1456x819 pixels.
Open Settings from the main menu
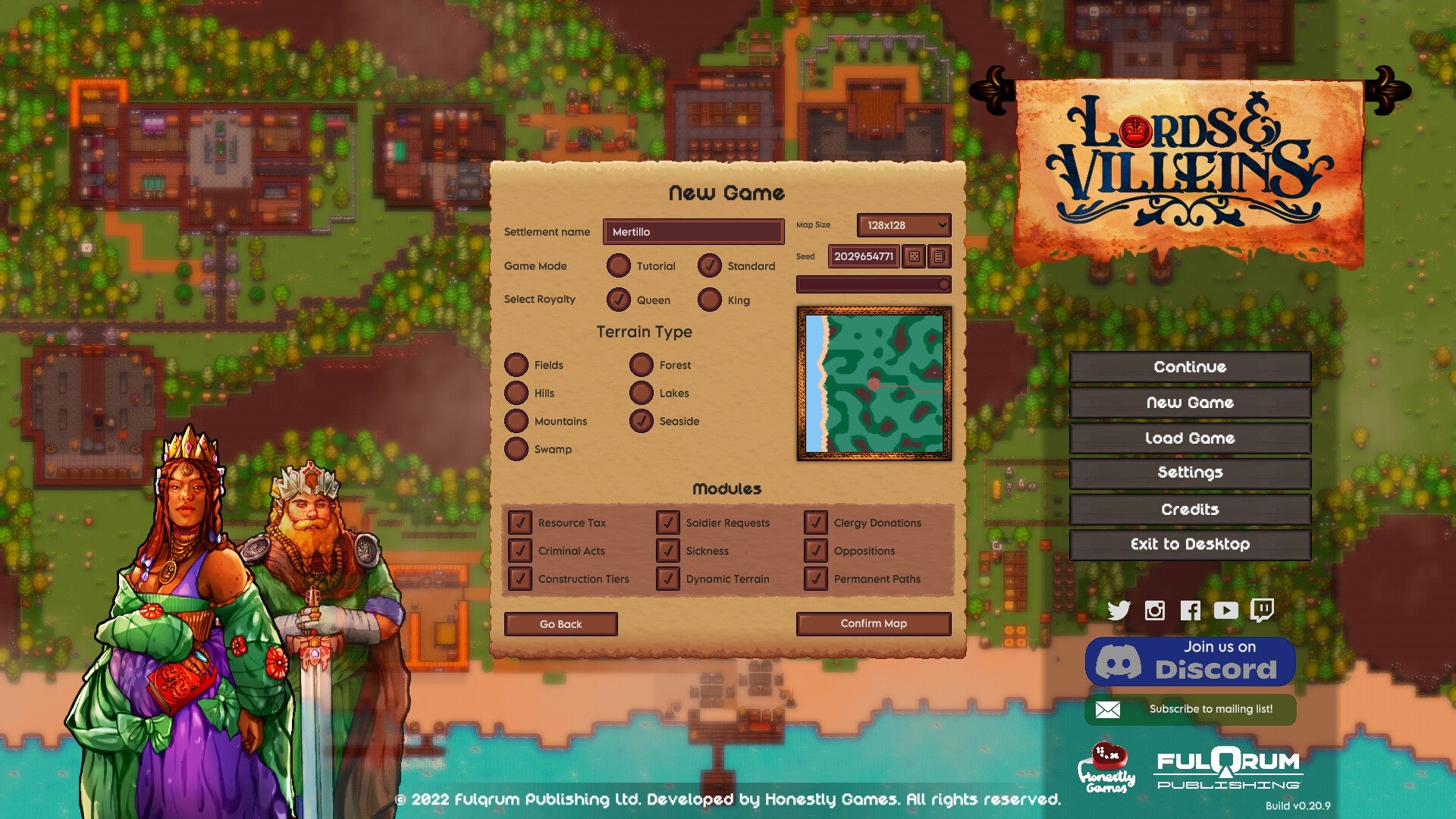pos(1189,472)
